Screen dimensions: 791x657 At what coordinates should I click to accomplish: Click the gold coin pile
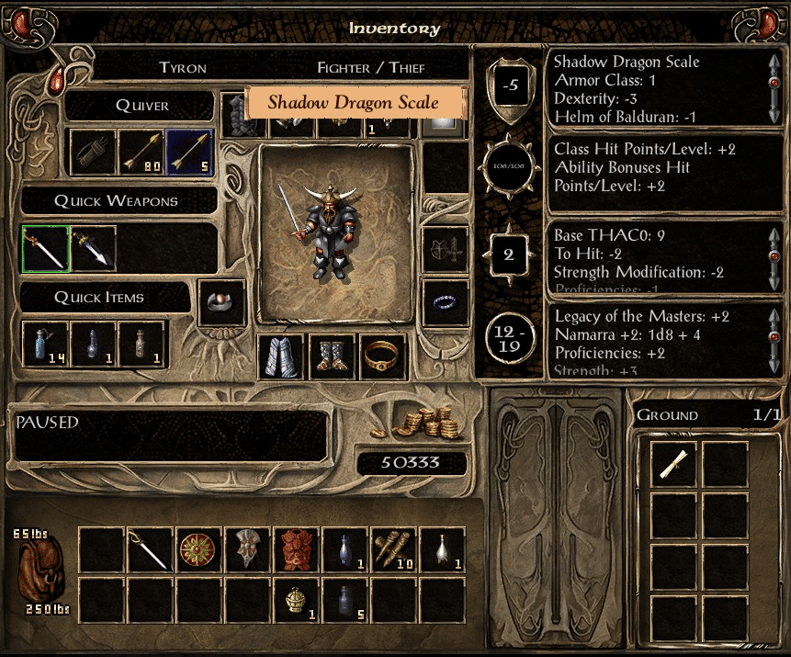[418, 423]
